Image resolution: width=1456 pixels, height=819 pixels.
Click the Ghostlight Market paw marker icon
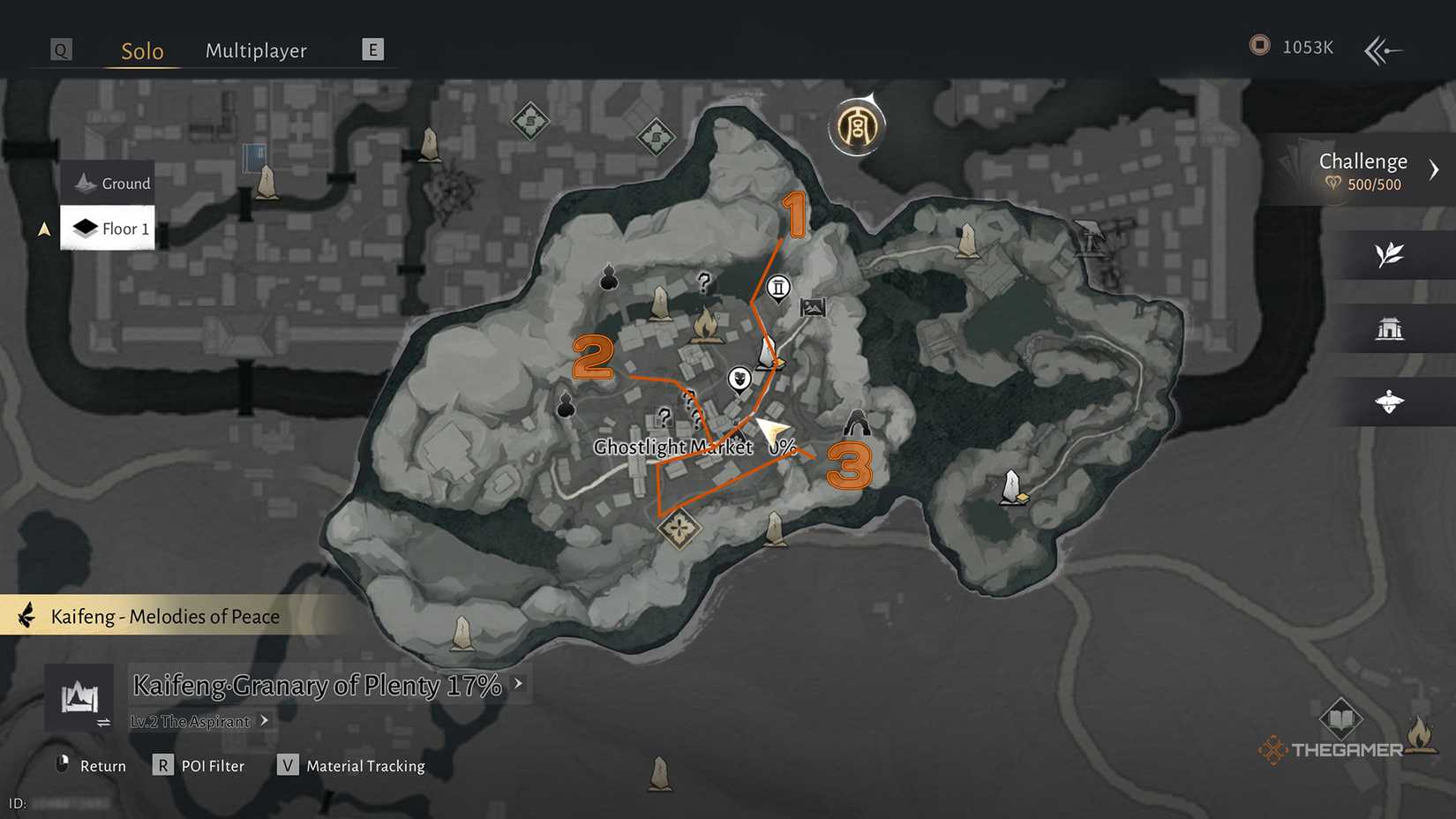[739, 379]
